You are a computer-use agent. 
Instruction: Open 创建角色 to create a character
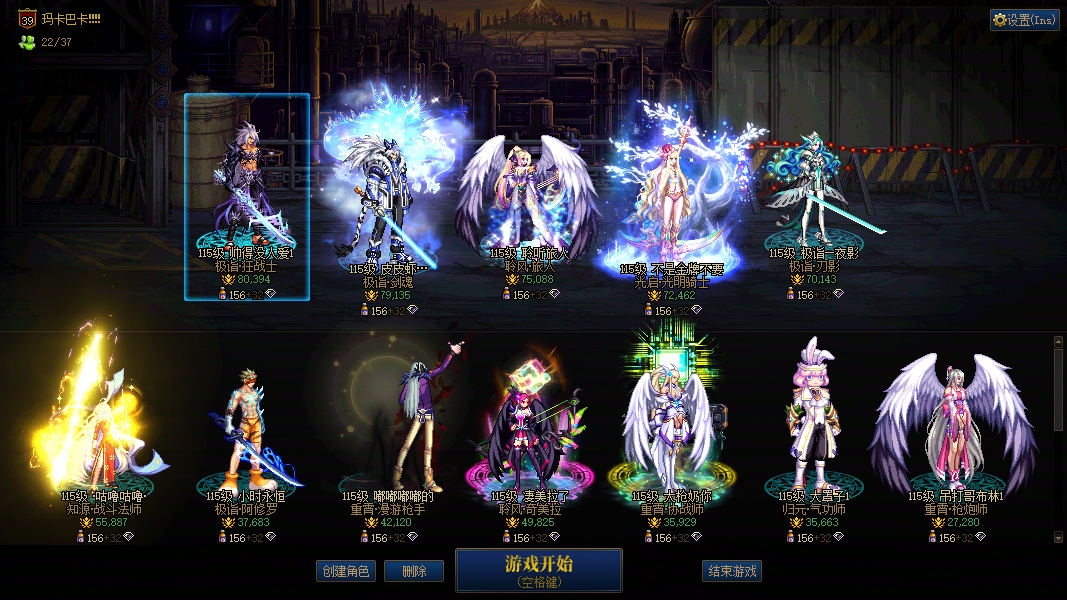click(346, 571)
